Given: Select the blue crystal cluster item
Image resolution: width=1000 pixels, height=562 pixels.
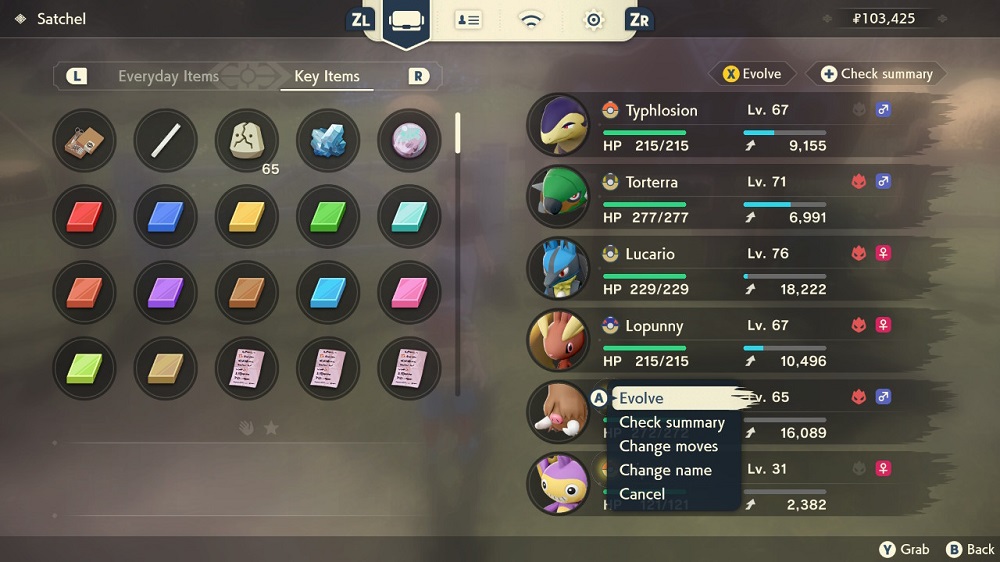Looking at the screenshot, I should 328,140.
